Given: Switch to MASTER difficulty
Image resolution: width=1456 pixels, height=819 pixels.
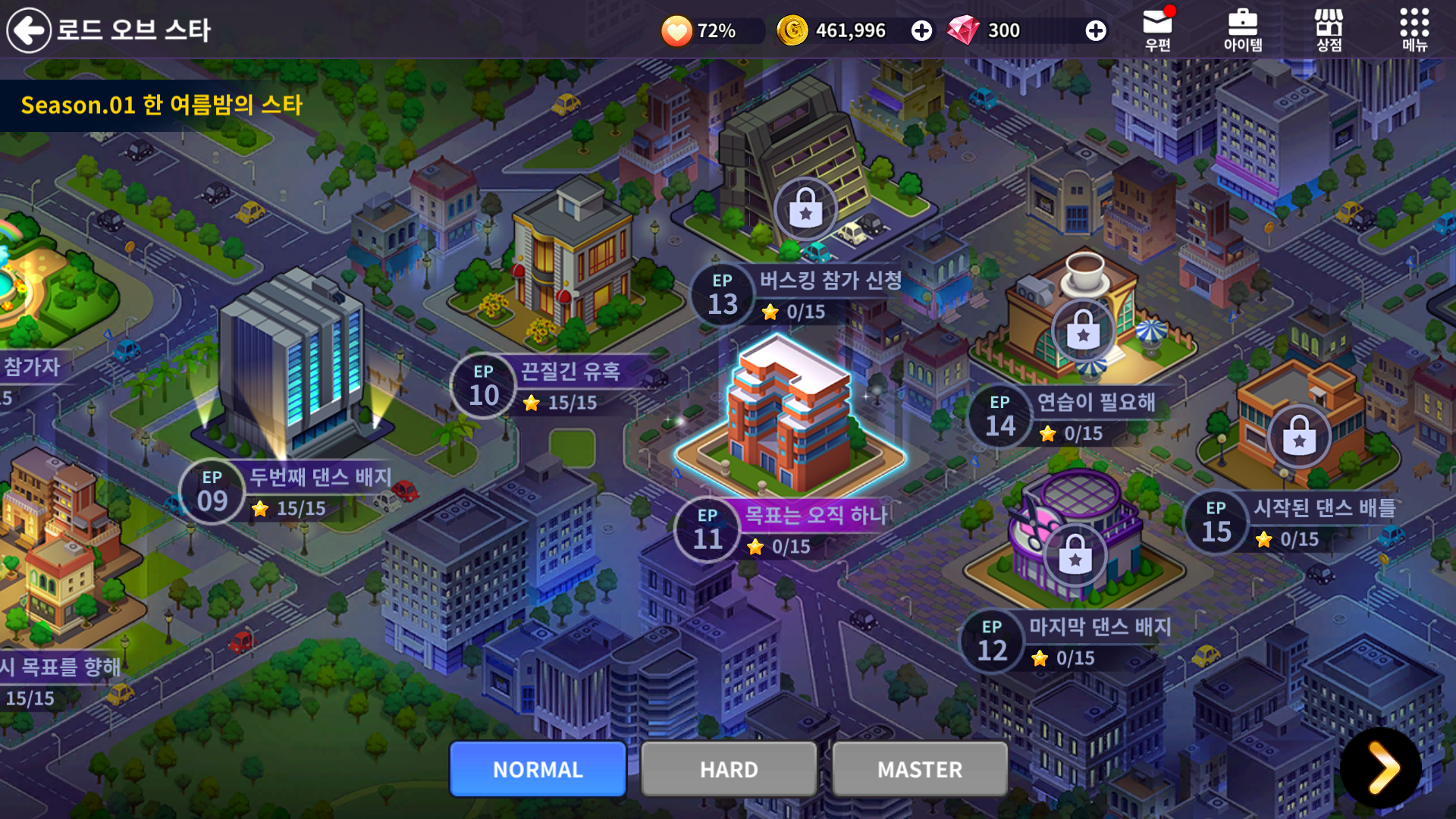Looking at the screenshot, I should [920, 769].
